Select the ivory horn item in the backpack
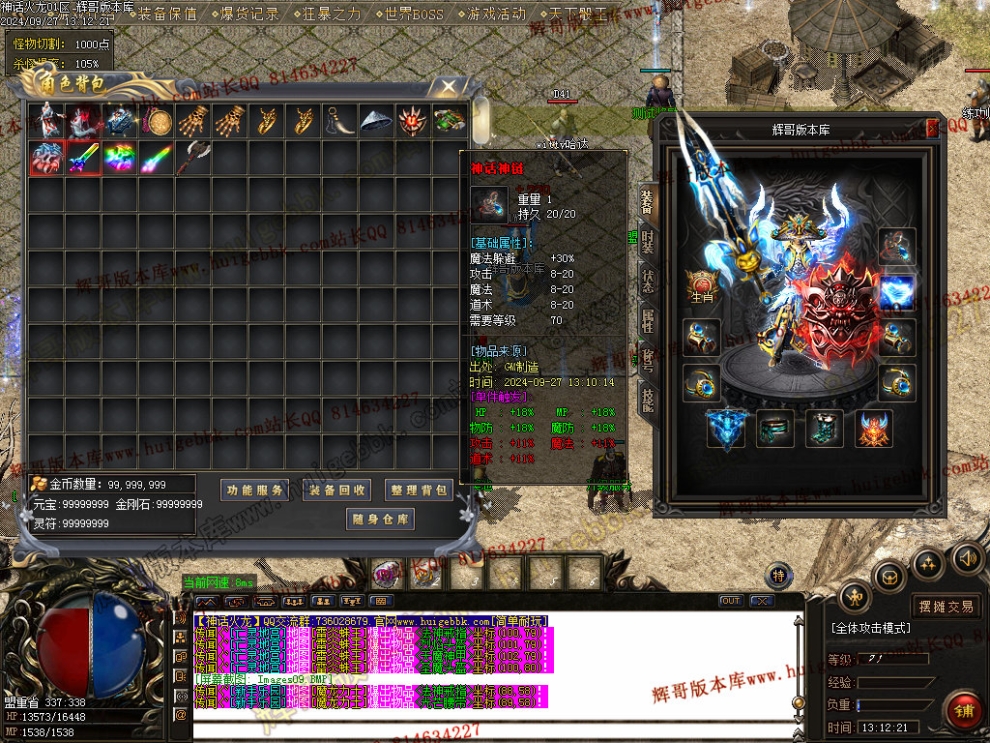990x743 pixels. click(x=339, y=122)
